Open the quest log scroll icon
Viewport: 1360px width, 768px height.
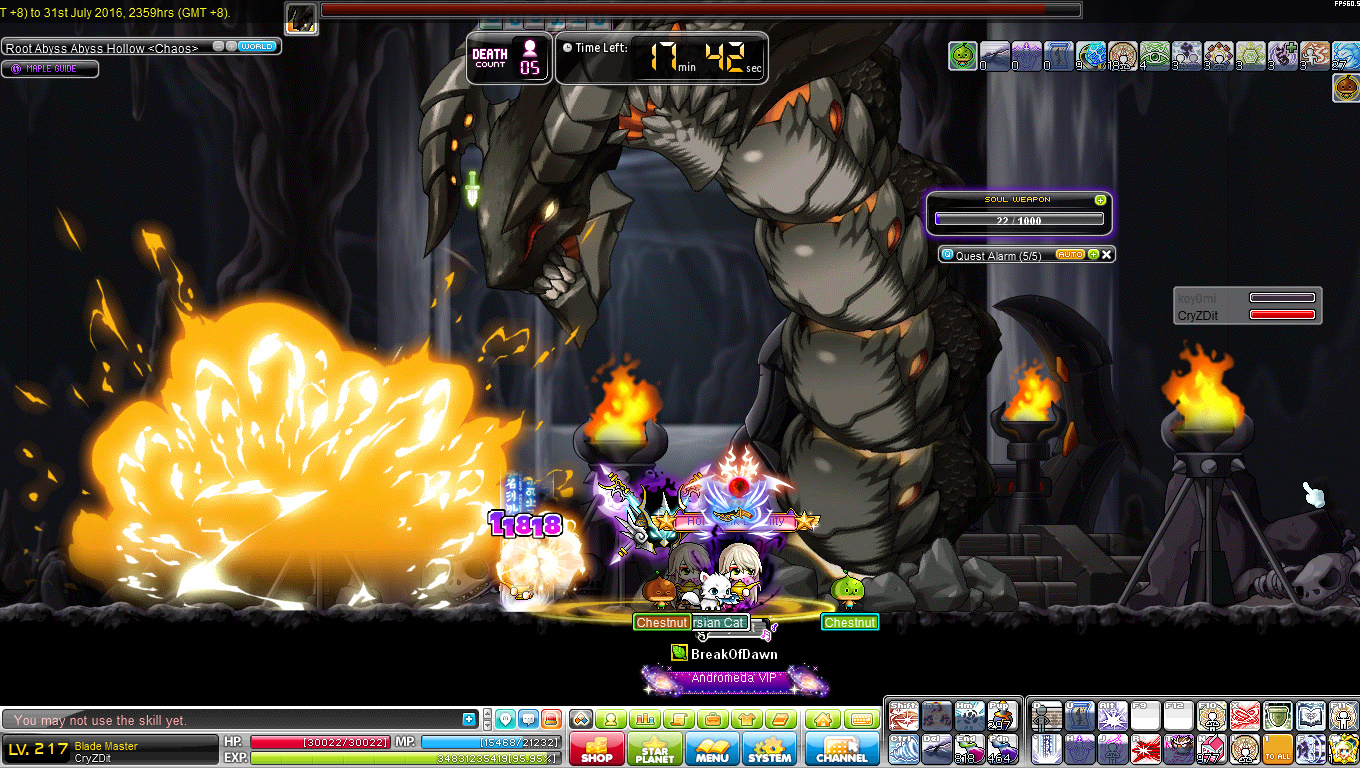(679, 718)
